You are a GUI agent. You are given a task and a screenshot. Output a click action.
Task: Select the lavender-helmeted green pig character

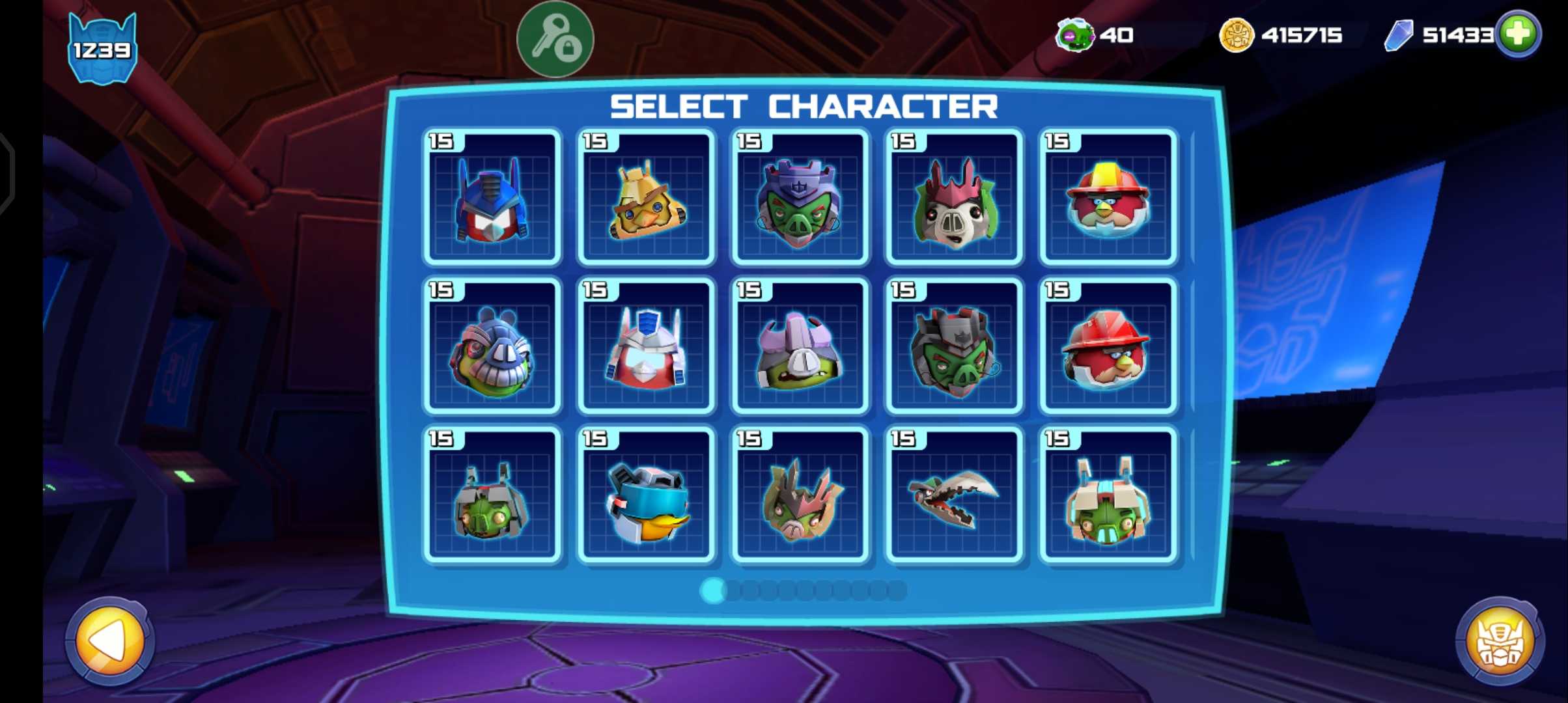(800, 346)
